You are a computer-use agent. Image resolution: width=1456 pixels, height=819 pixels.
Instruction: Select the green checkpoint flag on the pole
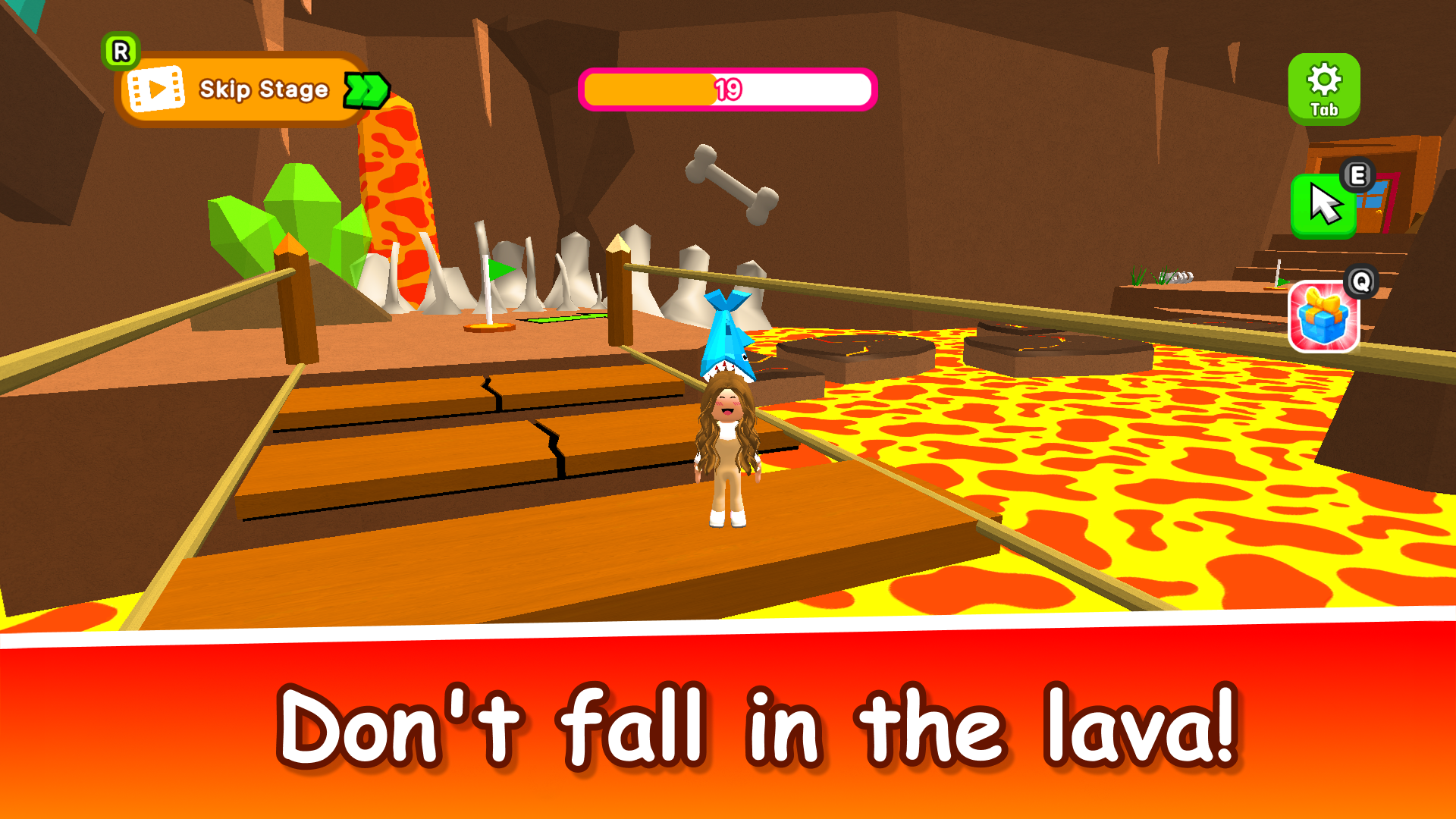(x=497, y=269)
